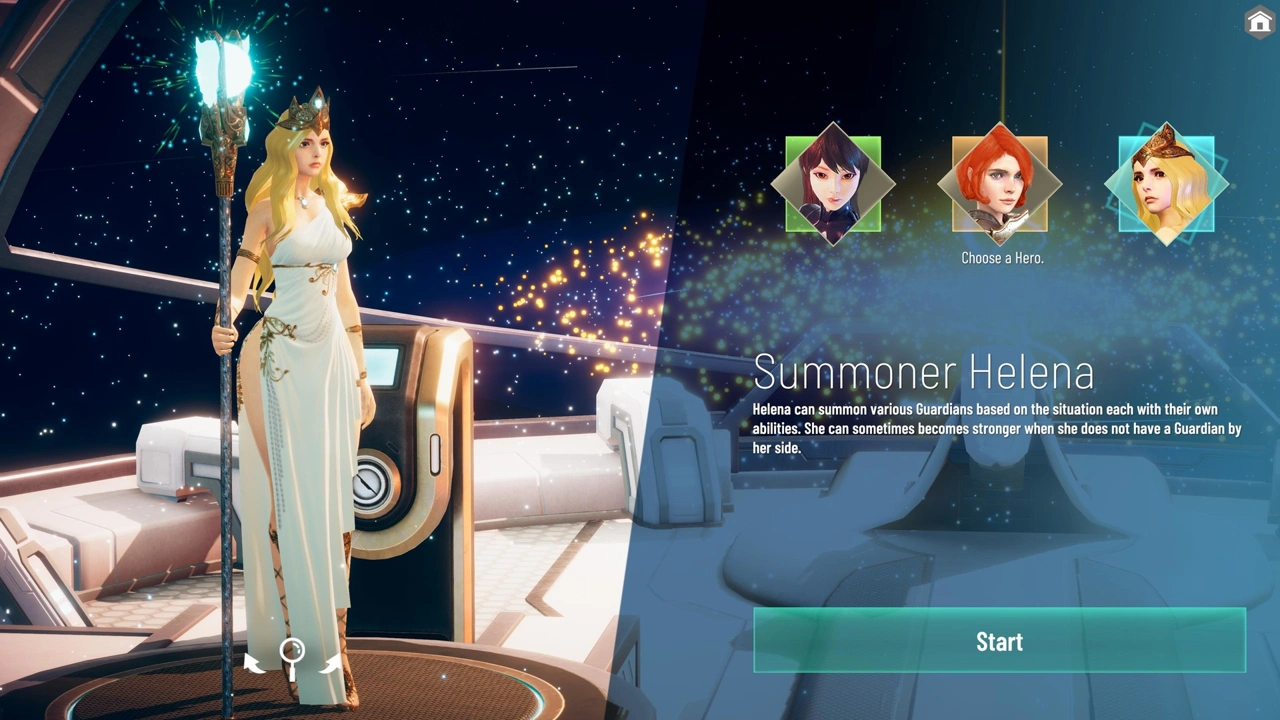The width and height of the screenshot is (1280, 720).
Task: Start the game with the Start button
Action: (x=999, y=641)
